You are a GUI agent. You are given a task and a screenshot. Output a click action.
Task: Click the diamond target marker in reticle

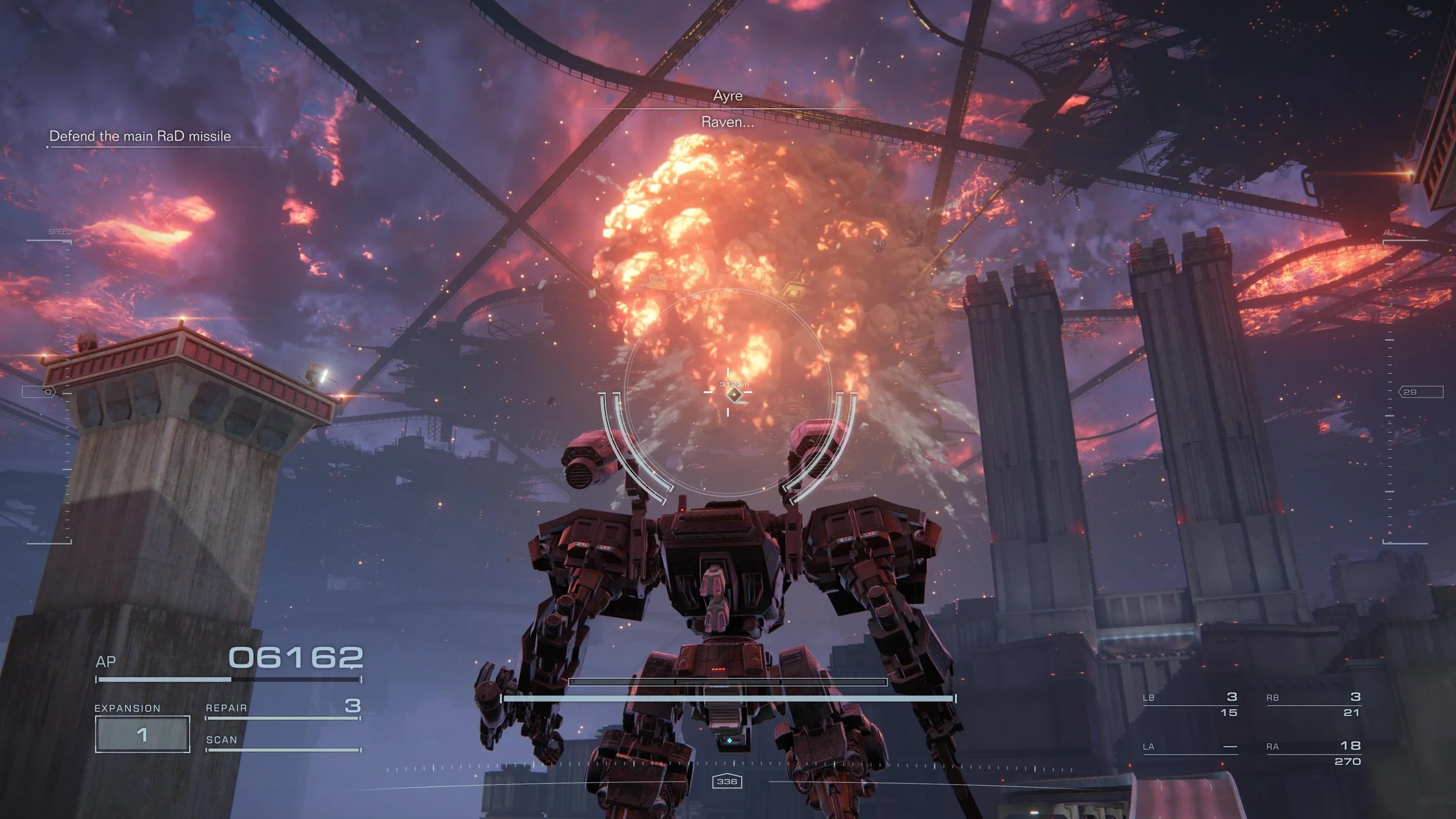734,394
